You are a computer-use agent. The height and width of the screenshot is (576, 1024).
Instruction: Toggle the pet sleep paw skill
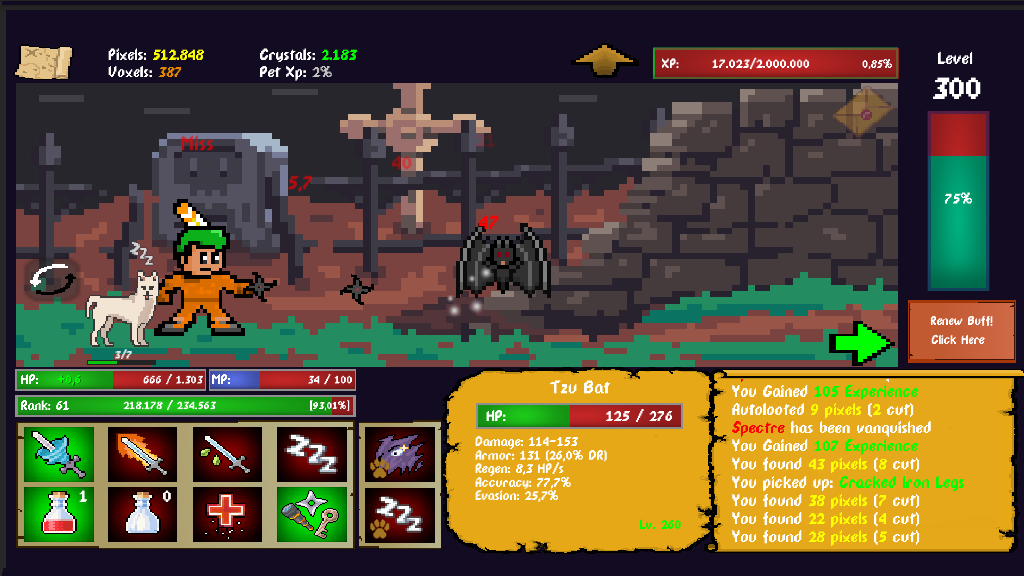(x=400, y=513)
